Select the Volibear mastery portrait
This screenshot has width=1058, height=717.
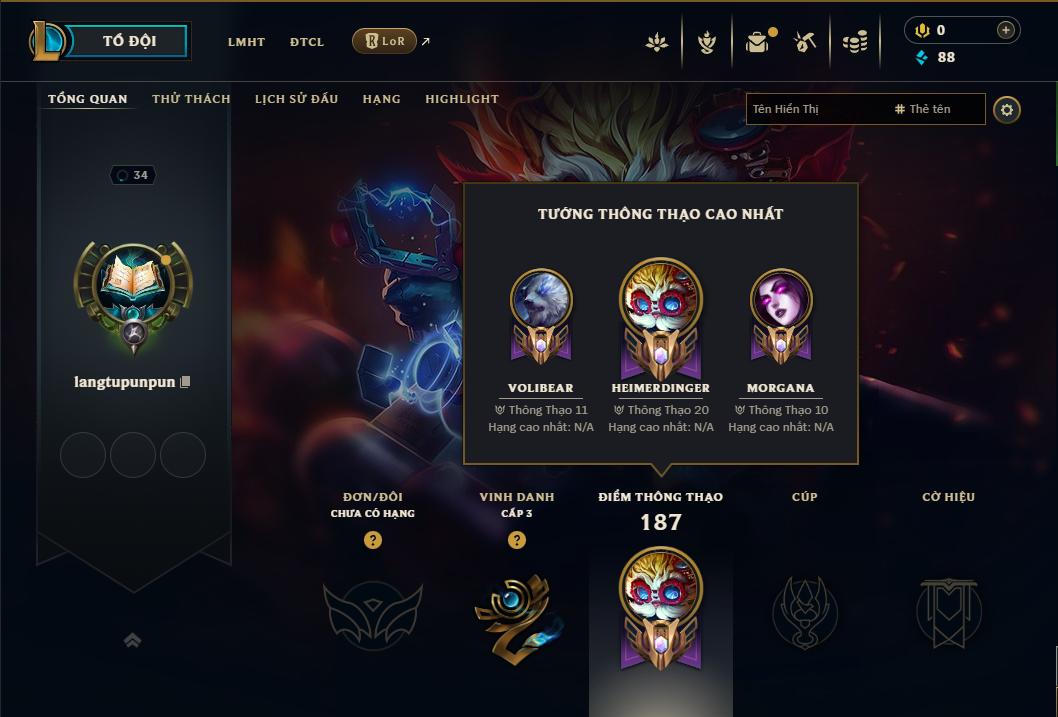(x=541, y=300)
